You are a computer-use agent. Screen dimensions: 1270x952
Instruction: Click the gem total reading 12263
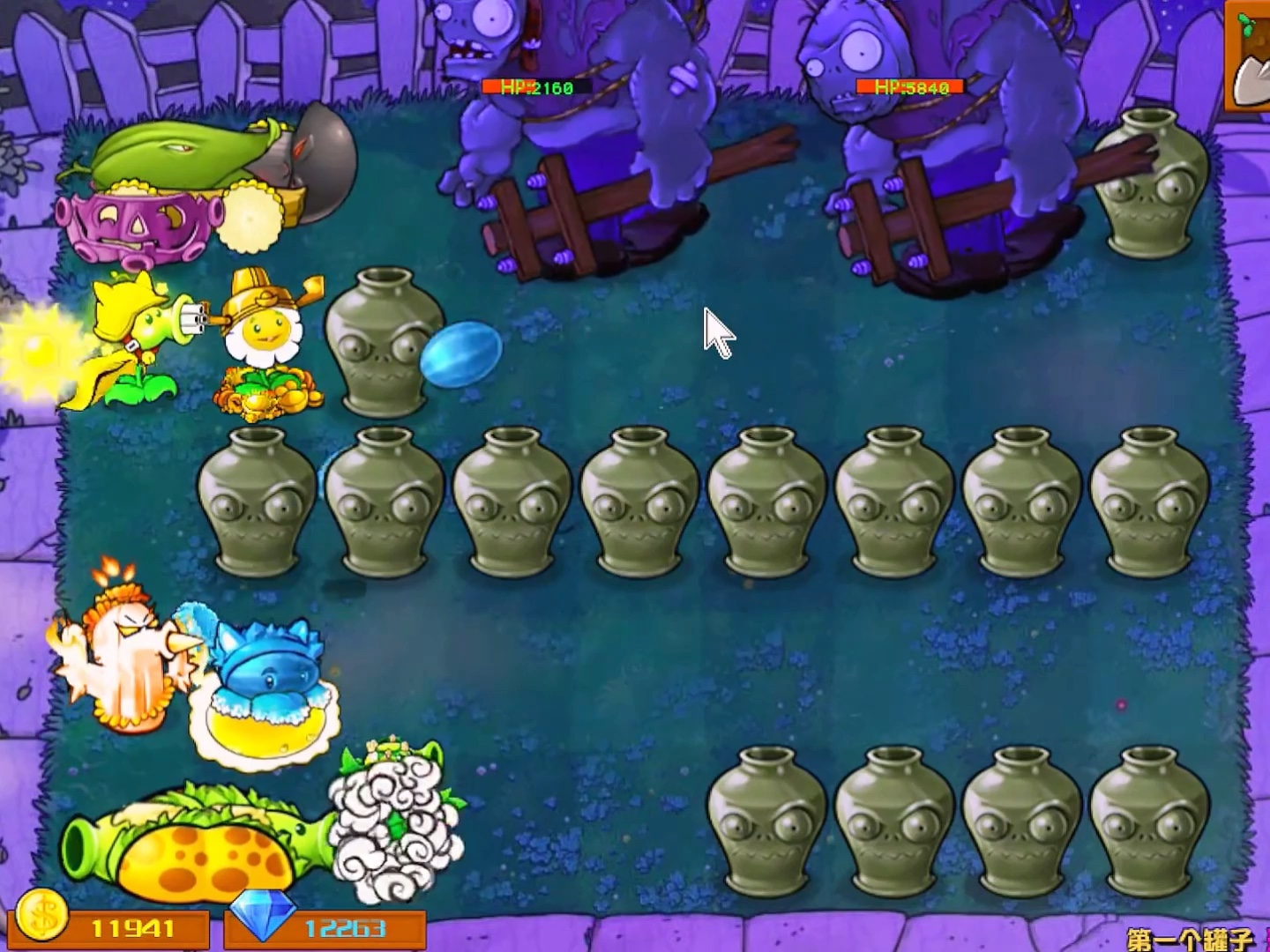pyautogui.click(x=344, y=926)
